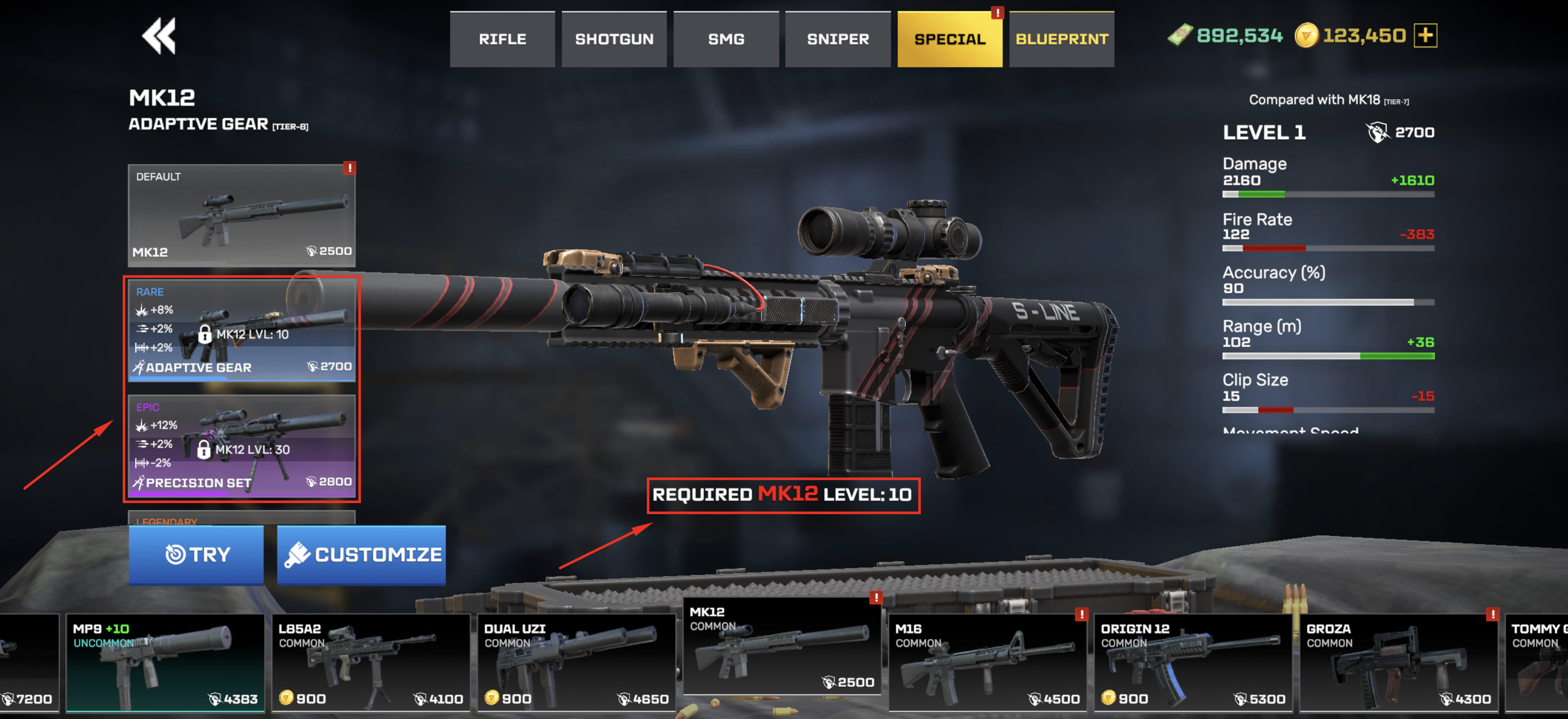
Task: Add more gold with the plus button
Action: click(x=1426, y=35)
